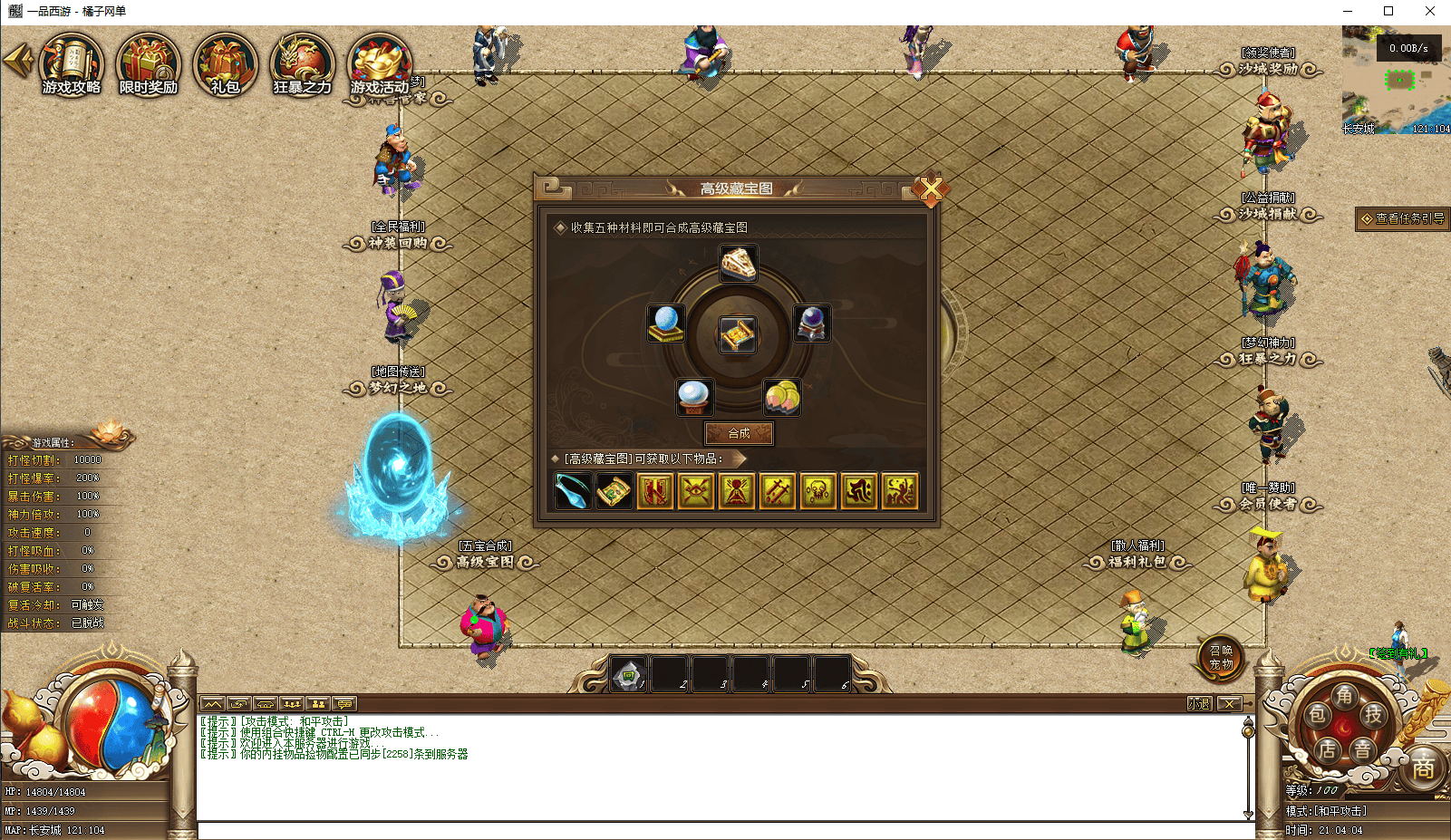Open the 礼包 gift pack menu

click(x=225, y=64)
